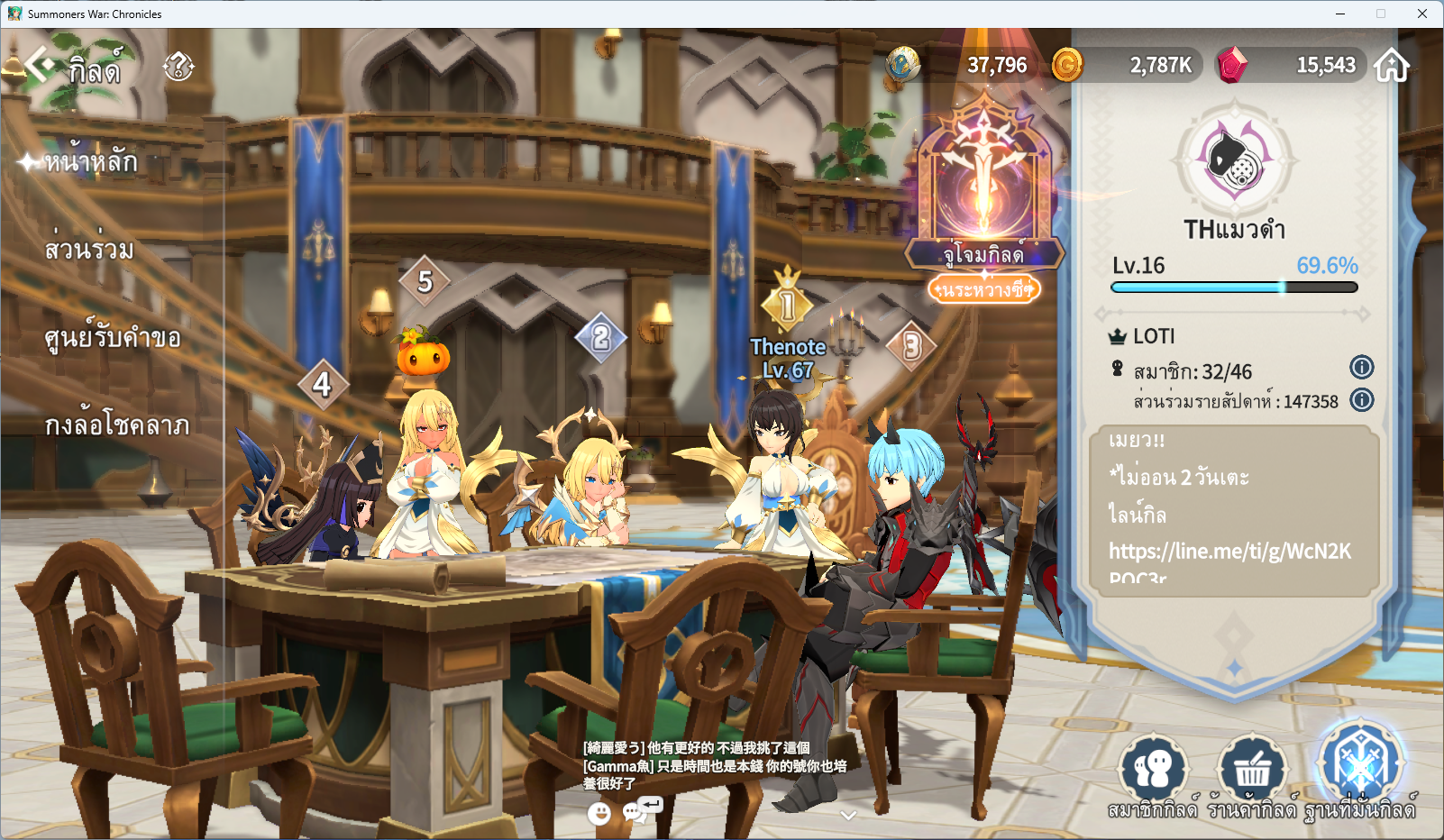Show weekly contribution info icon
This screenshot has height=840, width=1444.
pyautogui.click(x=1361, y=400)
